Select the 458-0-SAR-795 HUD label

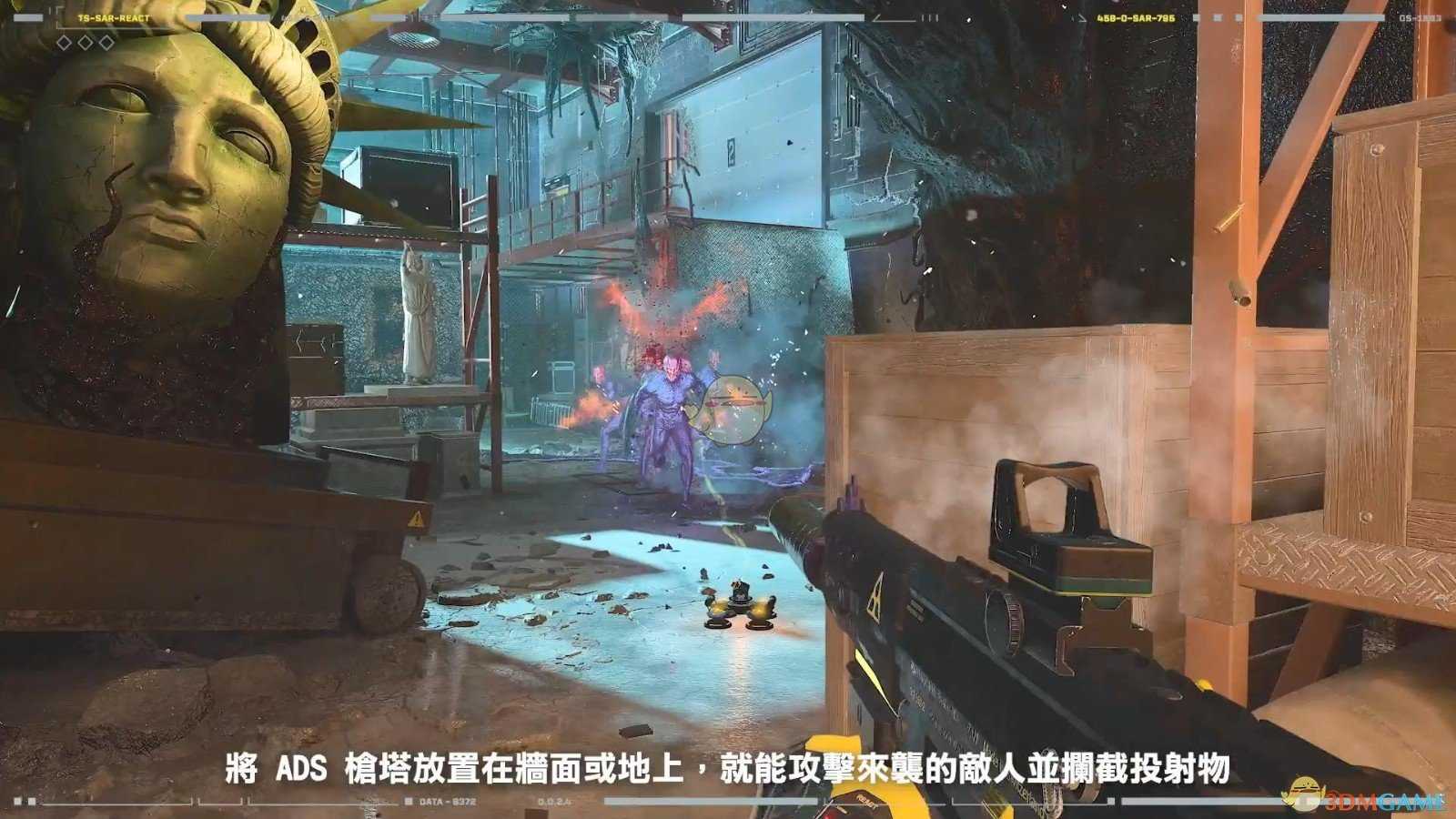pos(1136,19)
